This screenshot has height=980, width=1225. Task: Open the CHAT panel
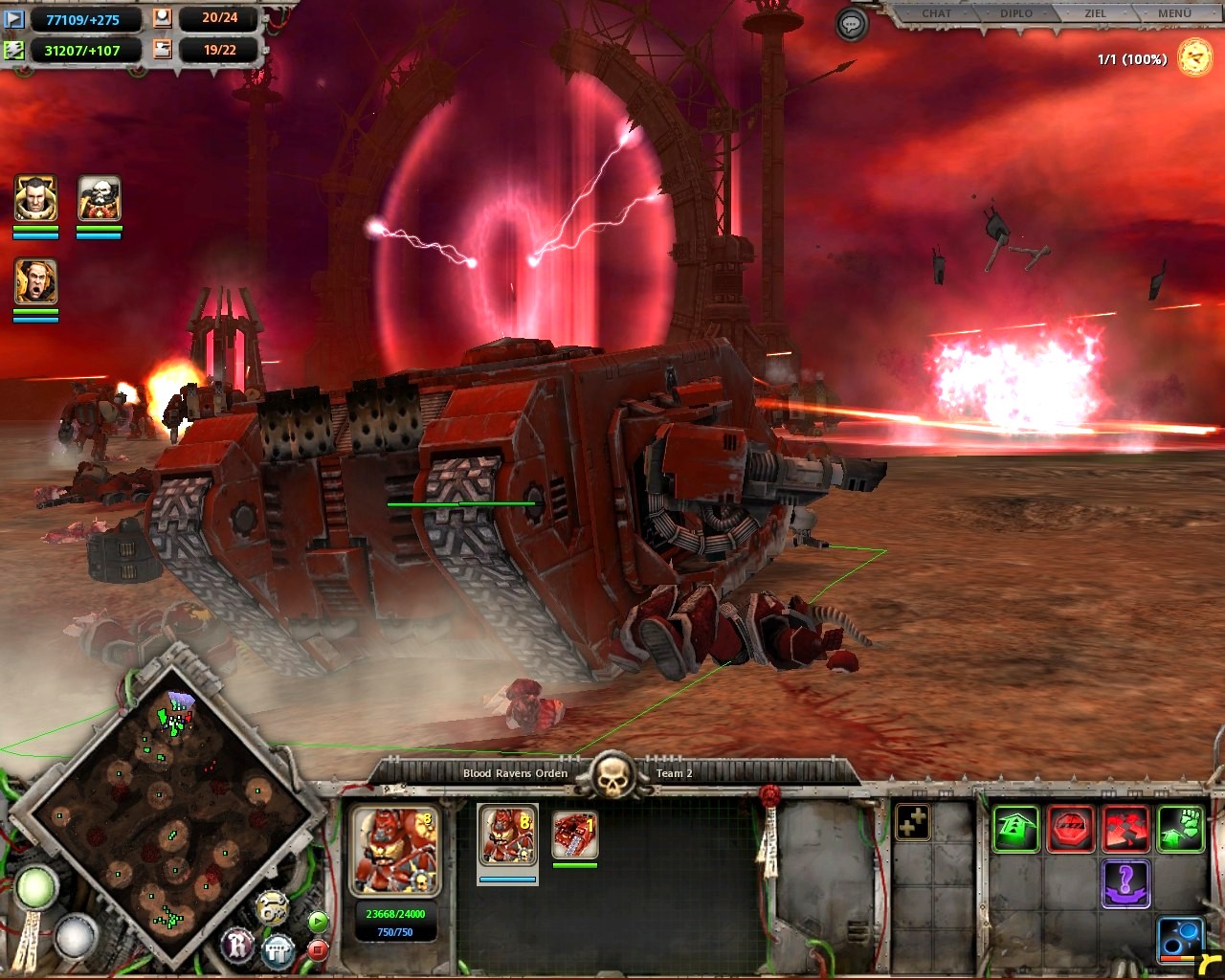coord(936,13)
